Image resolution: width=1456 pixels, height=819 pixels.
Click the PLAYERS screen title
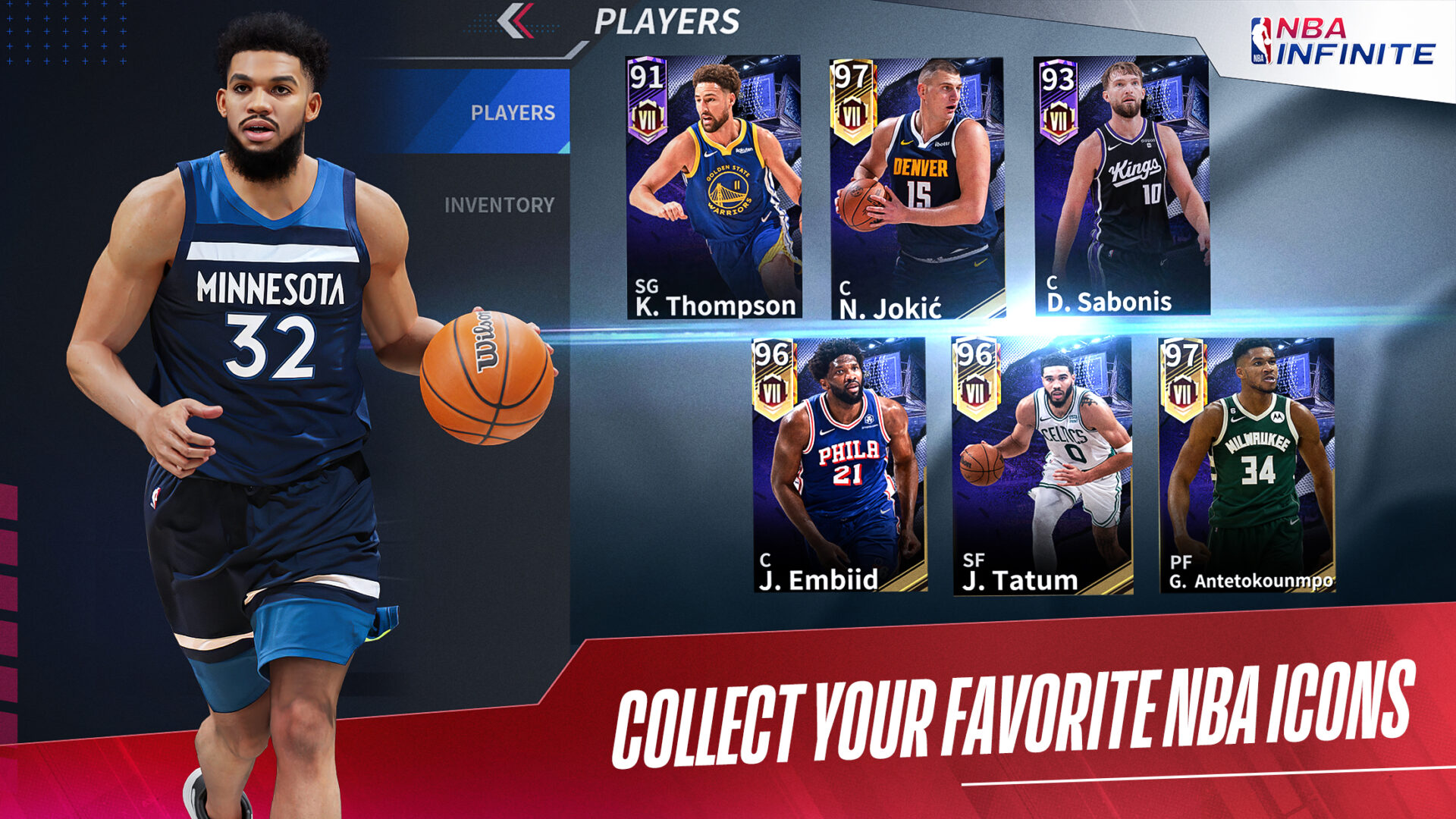pyautogui.click(x=667, y=21)
